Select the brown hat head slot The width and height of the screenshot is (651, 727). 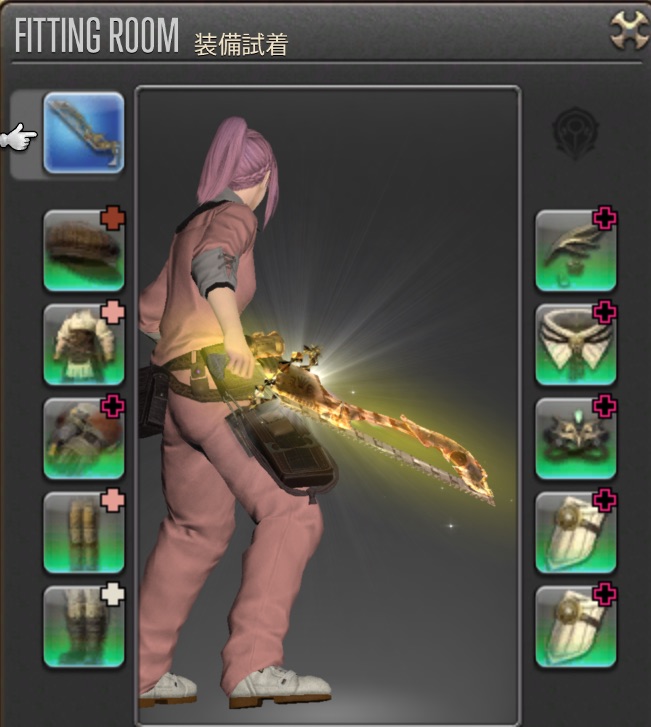click(x=84, y=251)
